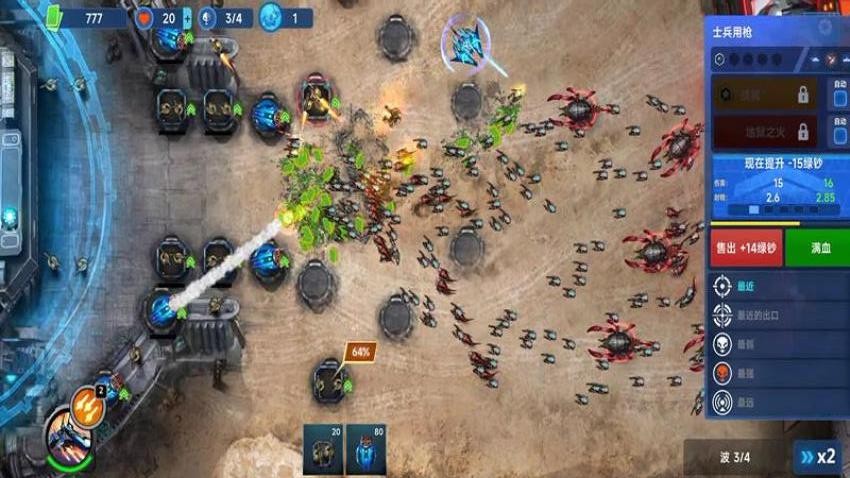Click the hero gunship portrait

68,436
